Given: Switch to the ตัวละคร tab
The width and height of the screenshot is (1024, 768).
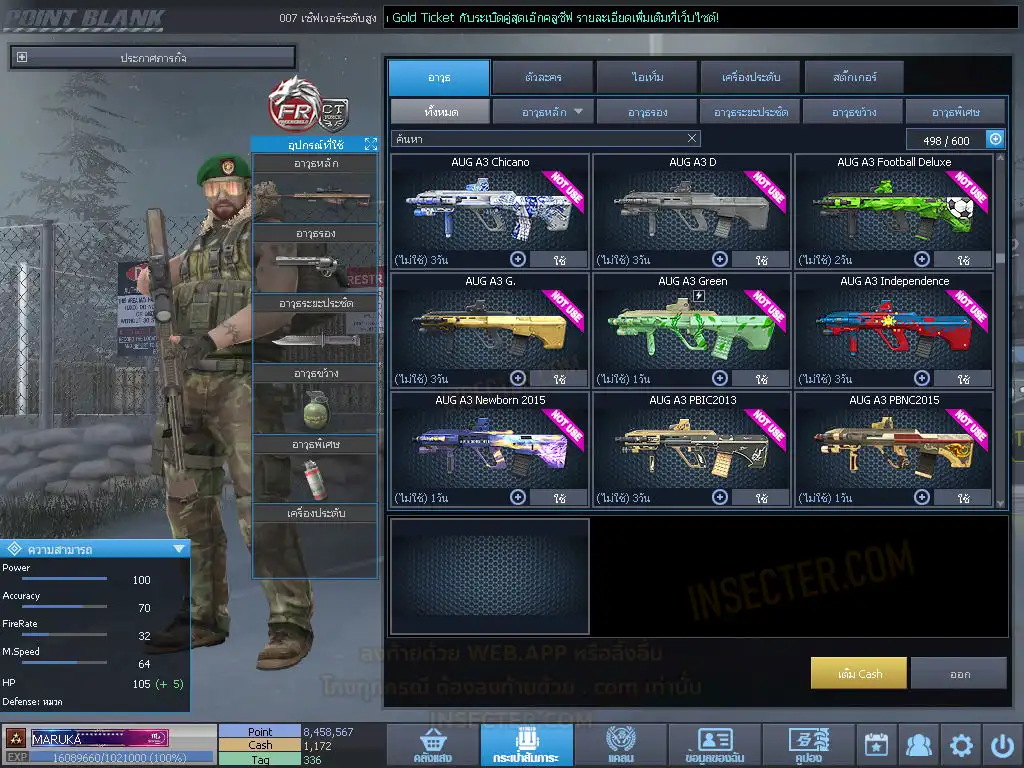Looking at the screenshot, I should tap(542, 77).
